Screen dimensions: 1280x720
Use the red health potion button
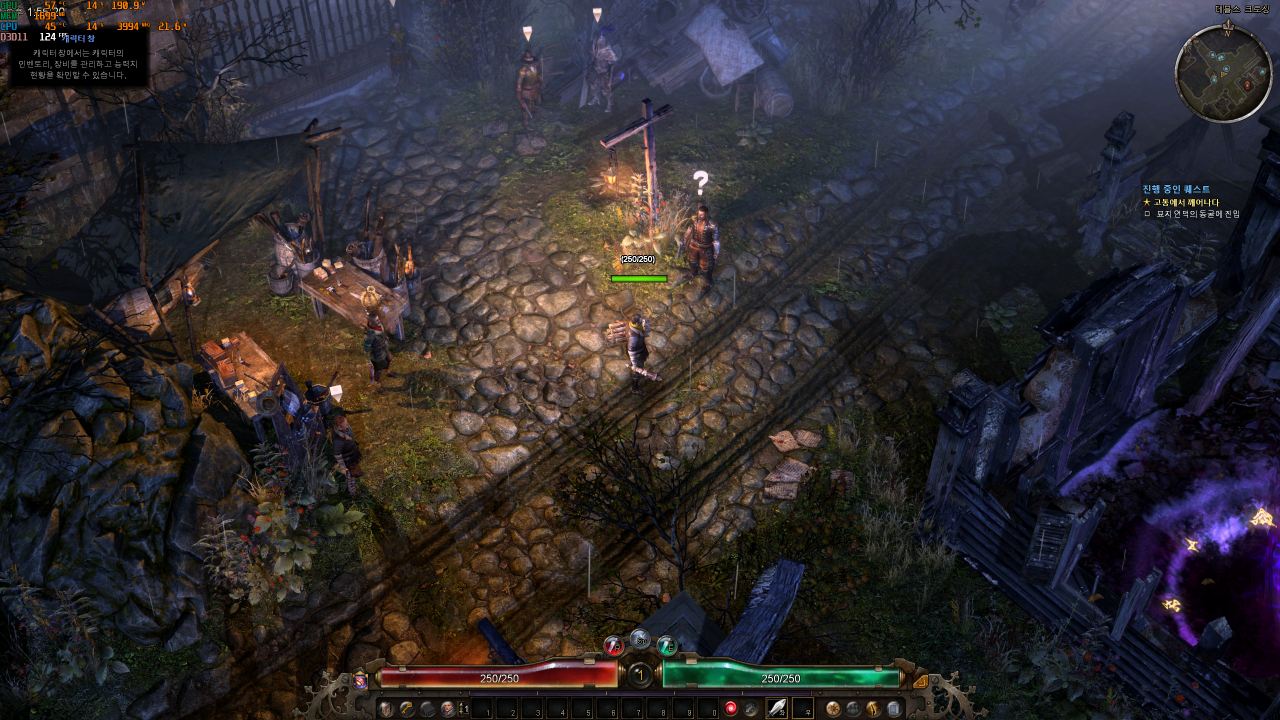click(614, 646)
